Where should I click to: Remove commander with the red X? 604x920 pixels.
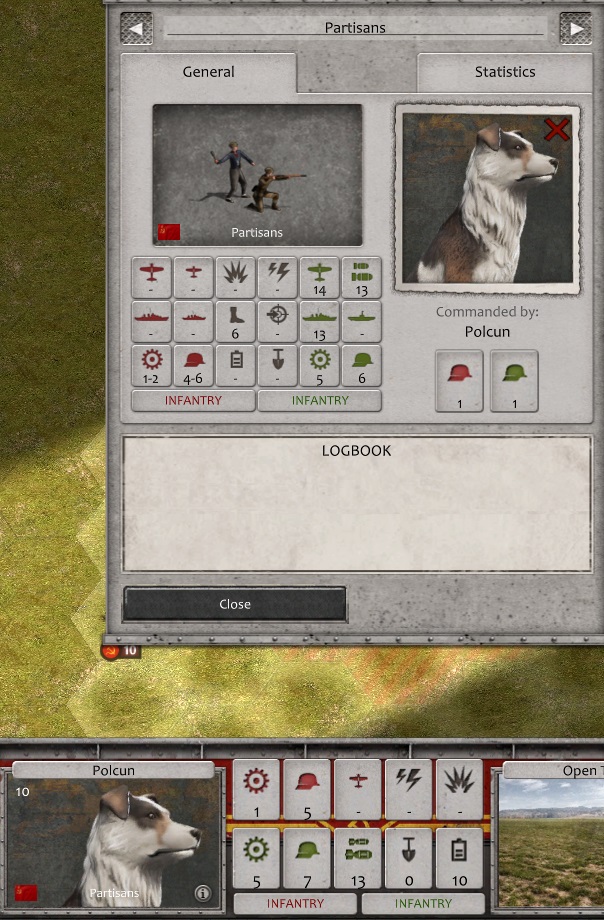(557, 129)
